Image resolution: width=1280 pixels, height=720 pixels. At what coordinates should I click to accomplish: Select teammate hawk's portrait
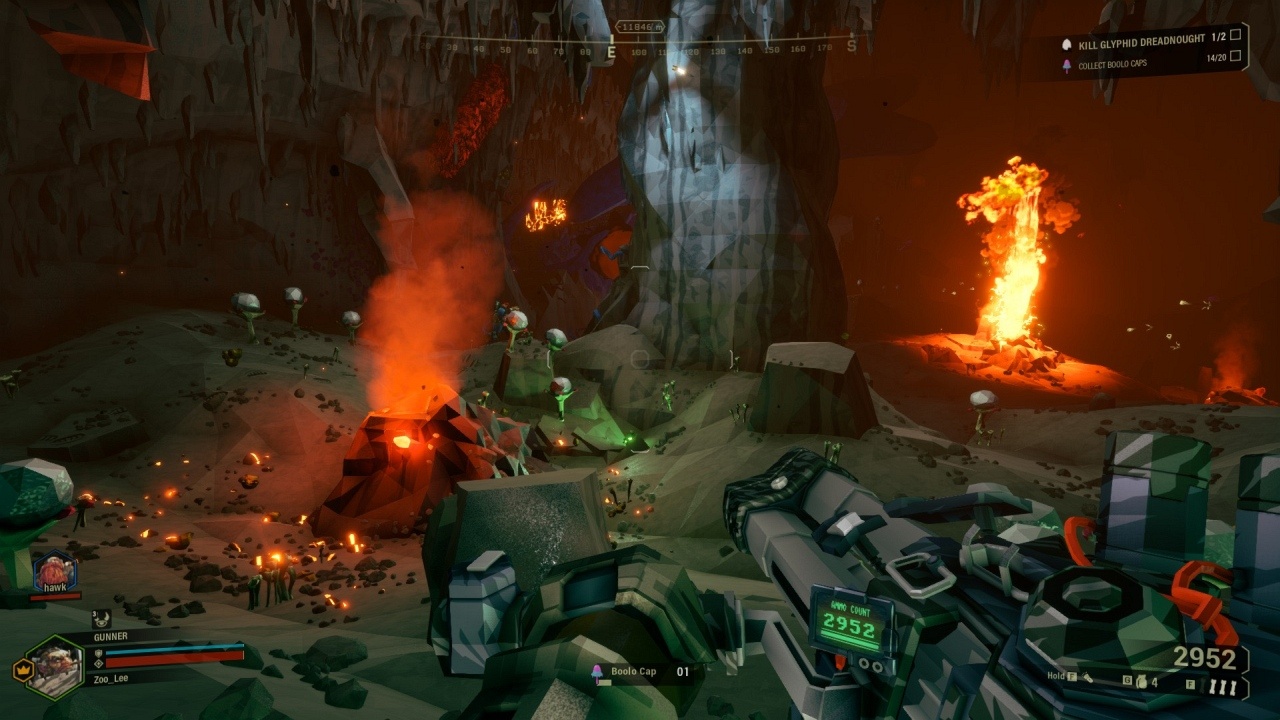tap(54, 572)
